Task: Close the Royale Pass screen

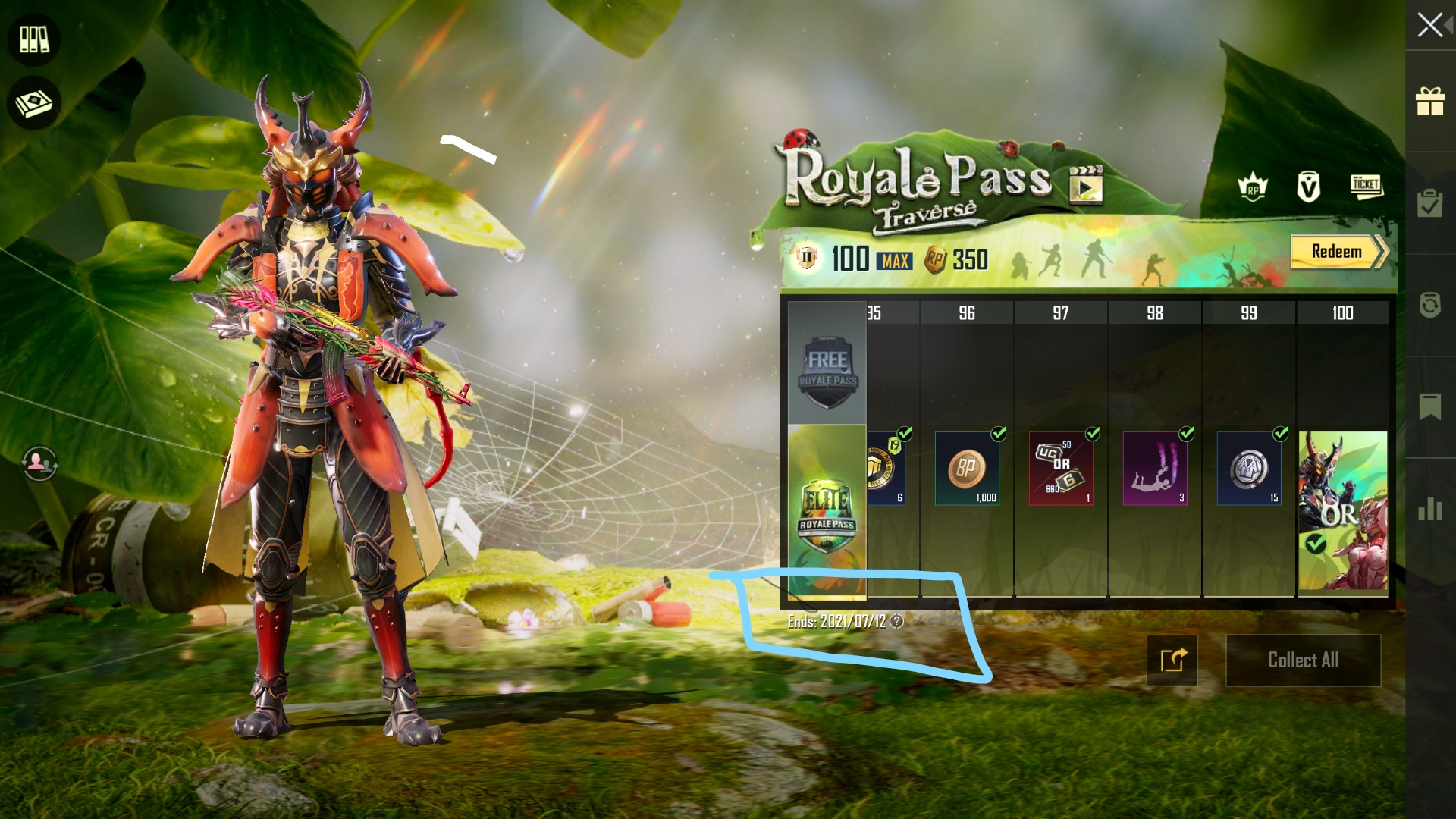Action: (1430, 25)
